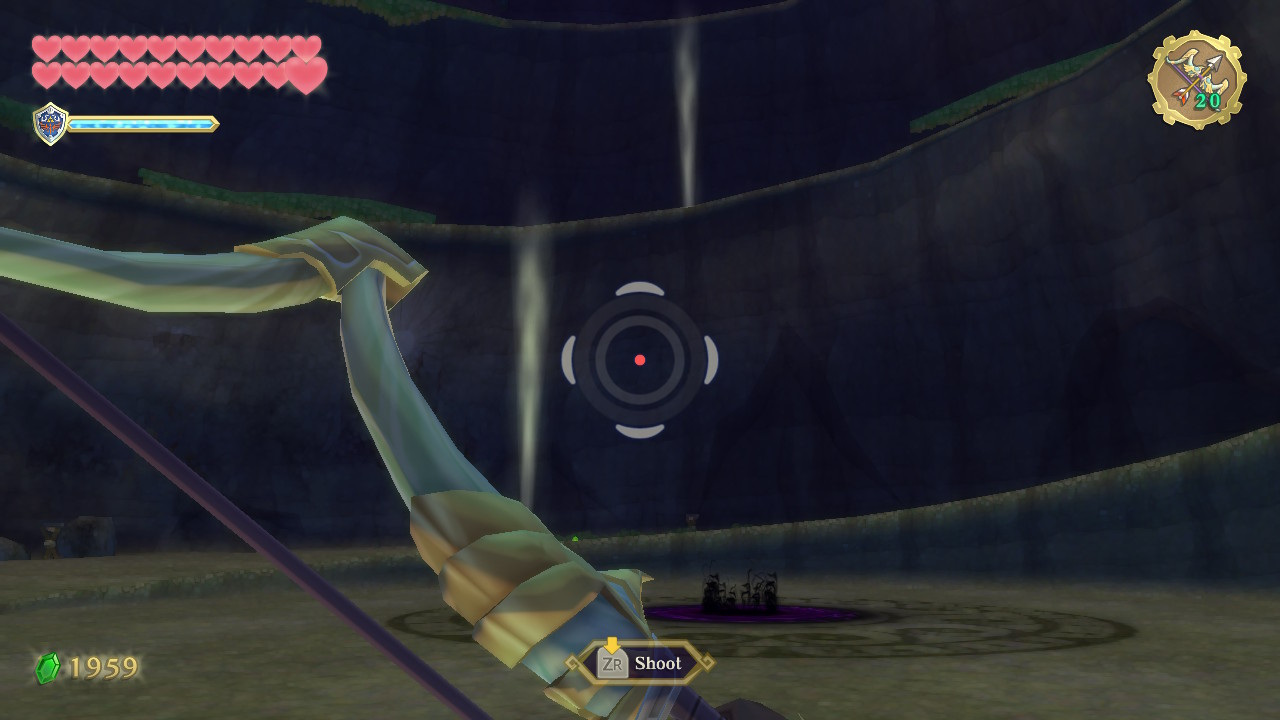Screen dimensions: 1280x720
Task: Select the bow and arrows item icon
Action: tap(1196, 80)
